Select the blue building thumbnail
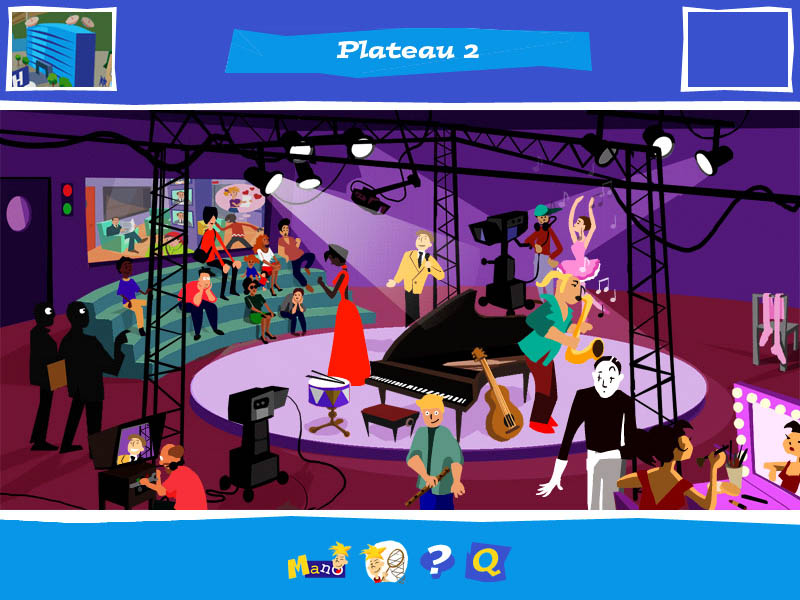The width and height of the screenshot is (800, 600). coord(61,49)
